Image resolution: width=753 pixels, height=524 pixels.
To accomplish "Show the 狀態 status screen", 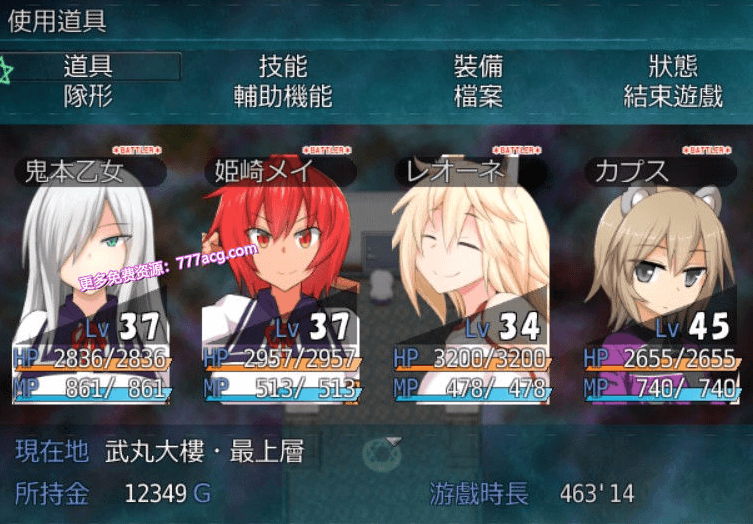I will tap(673, 67).
